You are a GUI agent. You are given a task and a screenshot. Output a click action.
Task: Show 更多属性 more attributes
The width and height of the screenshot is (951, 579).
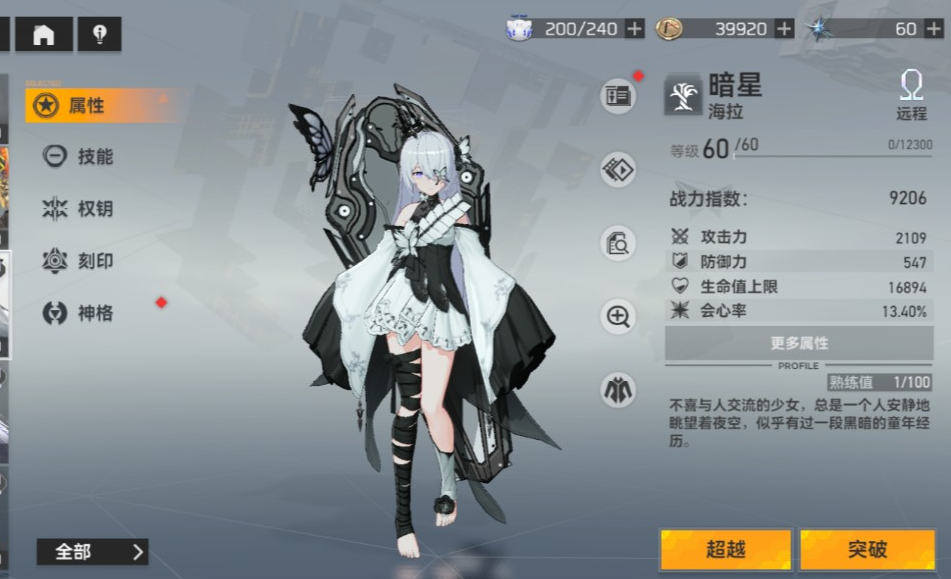798,343
